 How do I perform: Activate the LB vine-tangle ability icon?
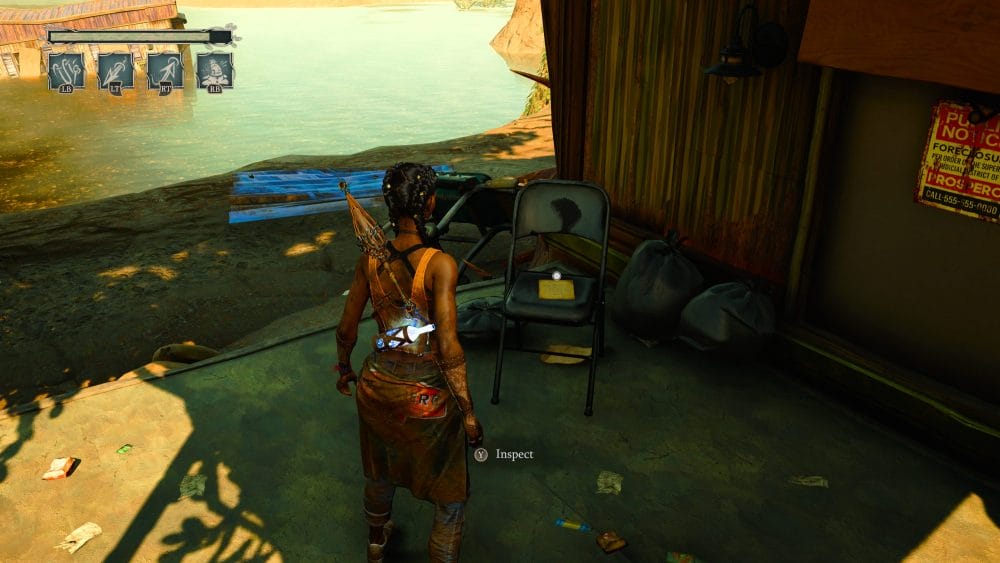(x=66, y=70)
